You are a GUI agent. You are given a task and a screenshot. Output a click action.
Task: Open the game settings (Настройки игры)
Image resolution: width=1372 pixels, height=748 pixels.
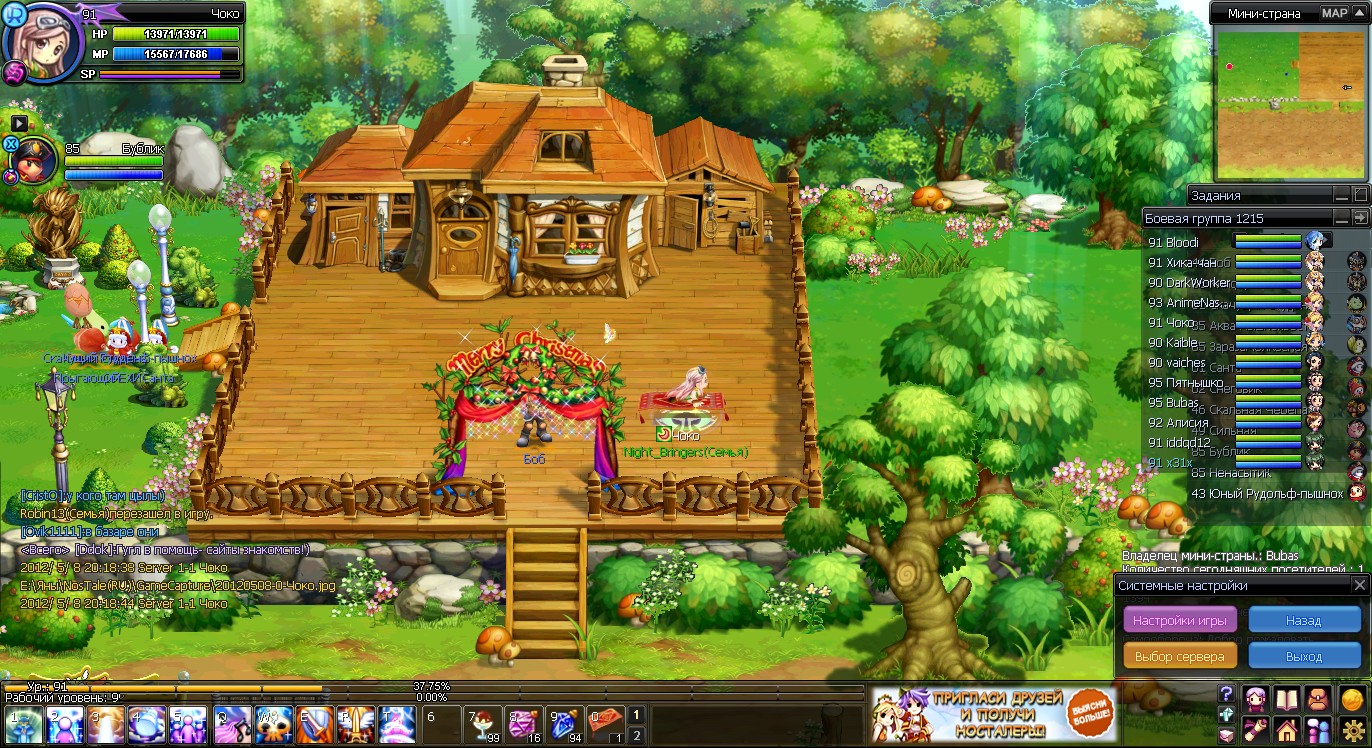point(1180,620)
